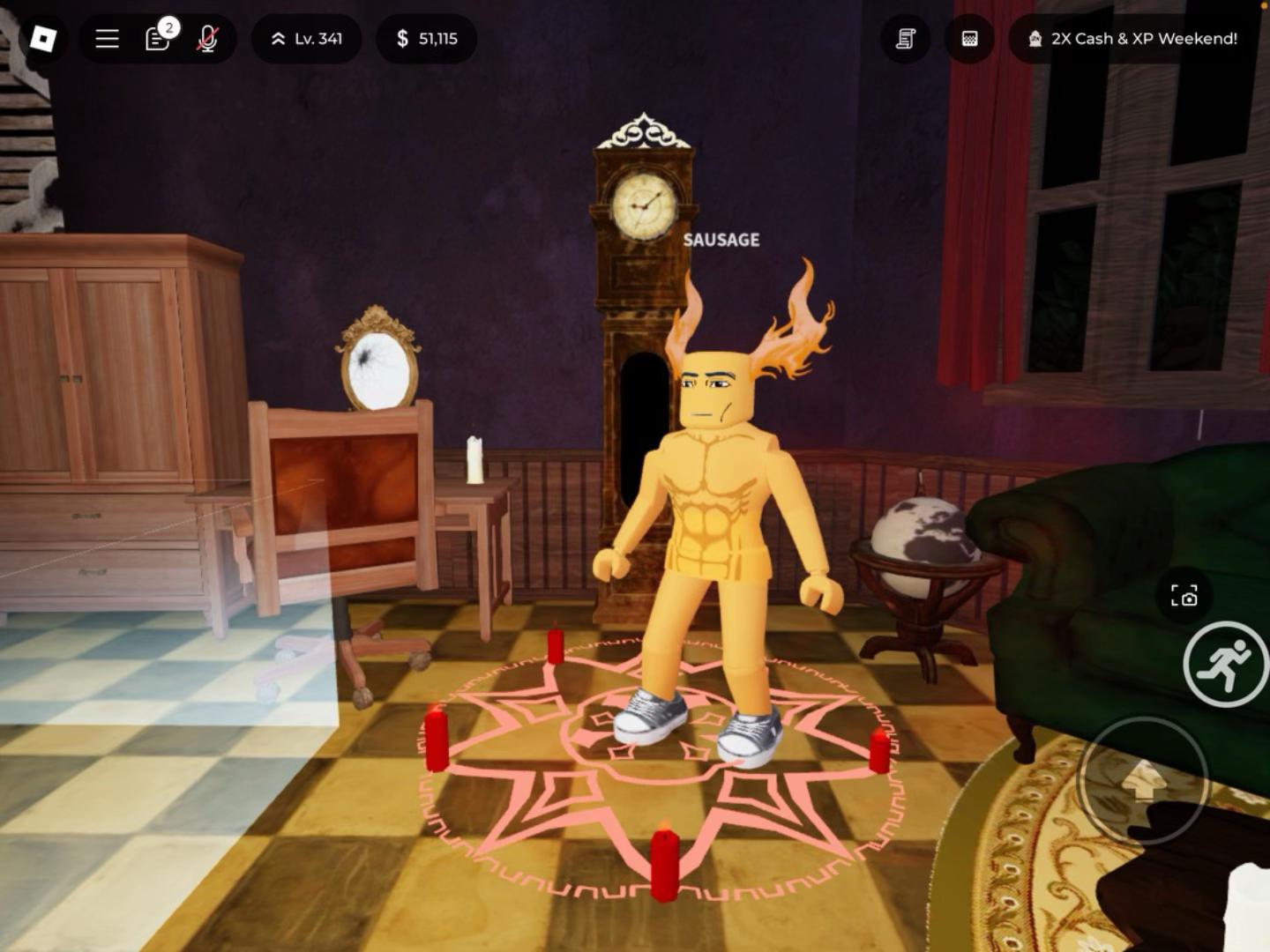Image resolution: width=1270 pixels, height=952 pixels.
Task: Tap the camera screenshot button
Action: click(x=1184, y=597)
